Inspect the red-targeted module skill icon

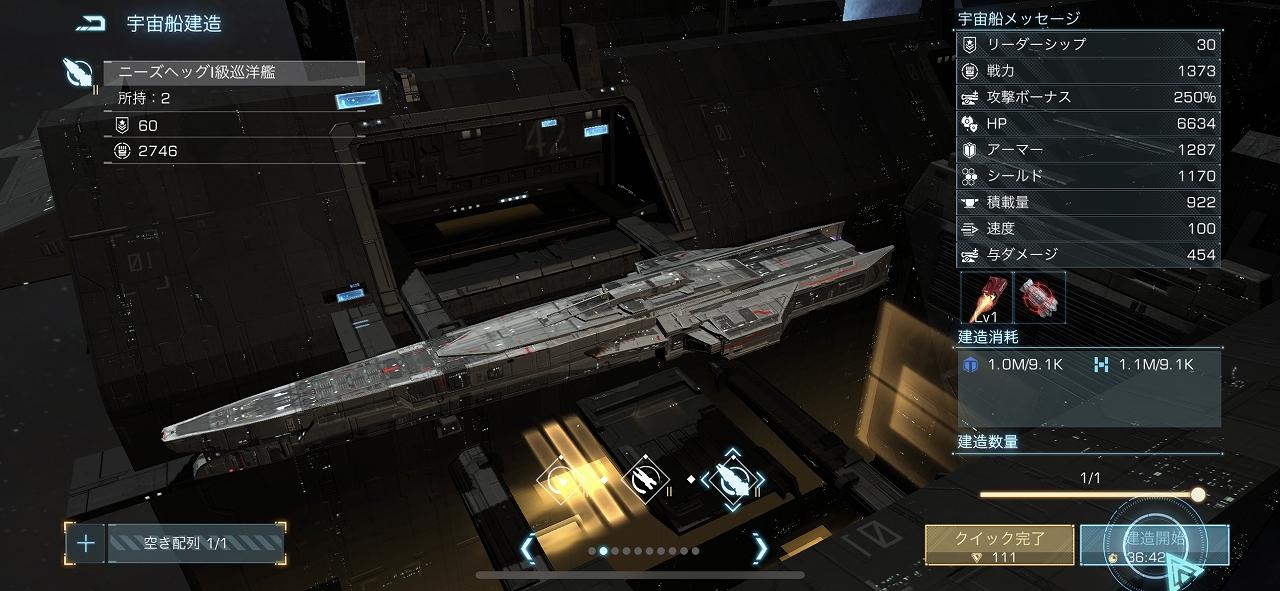point(1040,297)
